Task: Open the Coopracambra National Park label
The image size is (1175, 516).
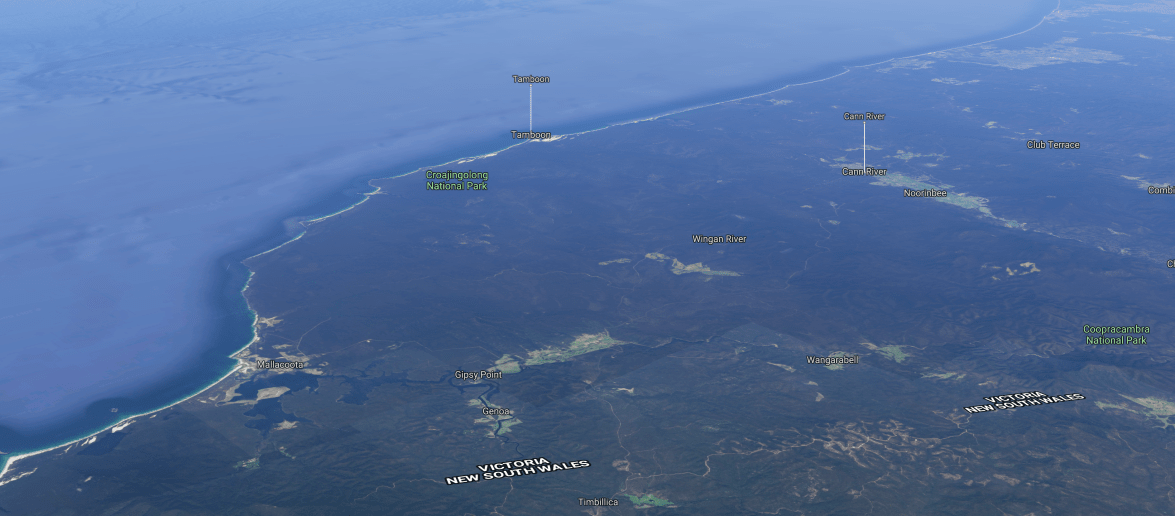Action: 1115,334
